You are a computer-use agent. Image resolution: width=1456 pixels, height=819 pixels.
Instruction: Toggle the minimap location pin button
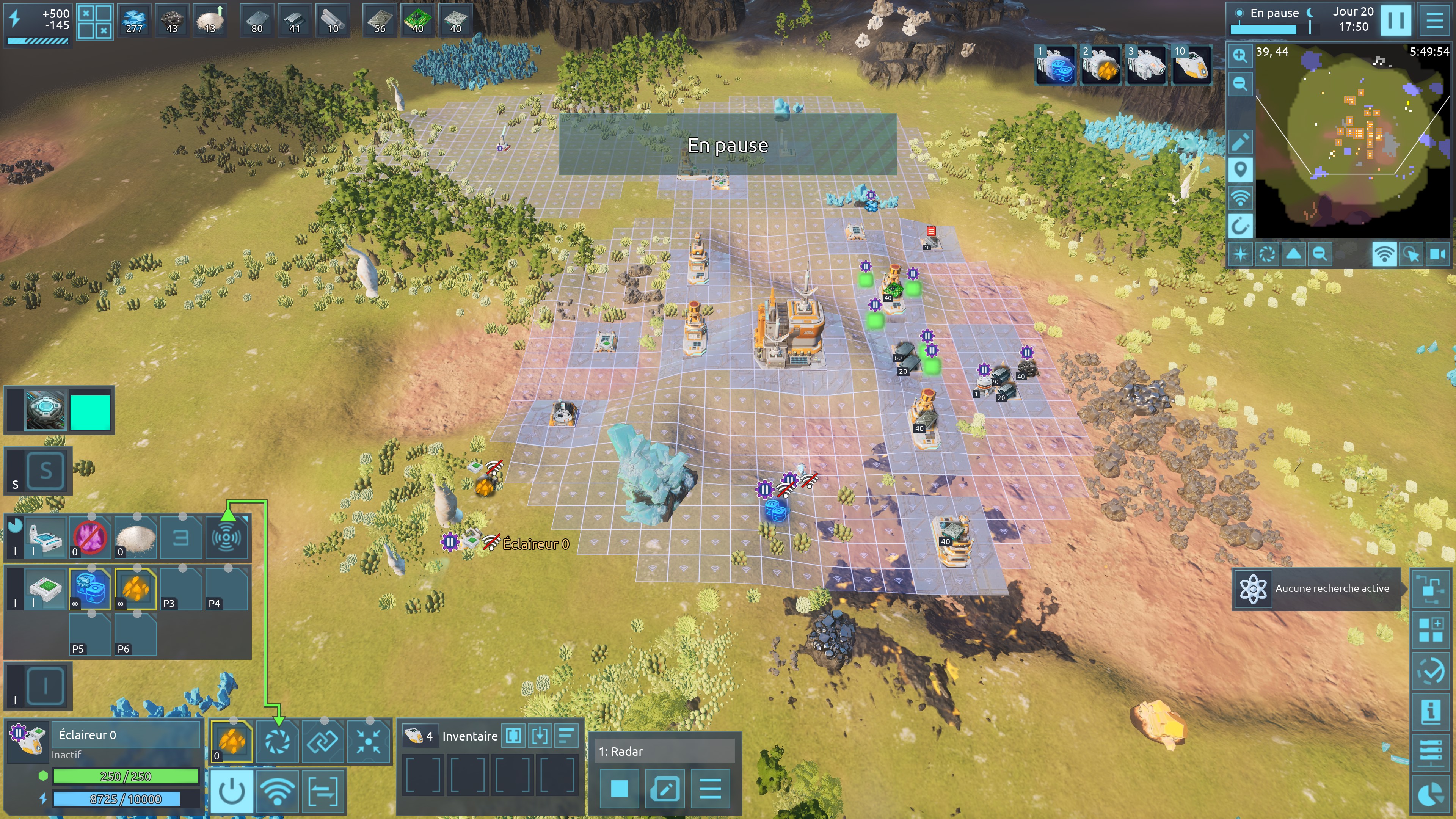point(1240,169)
